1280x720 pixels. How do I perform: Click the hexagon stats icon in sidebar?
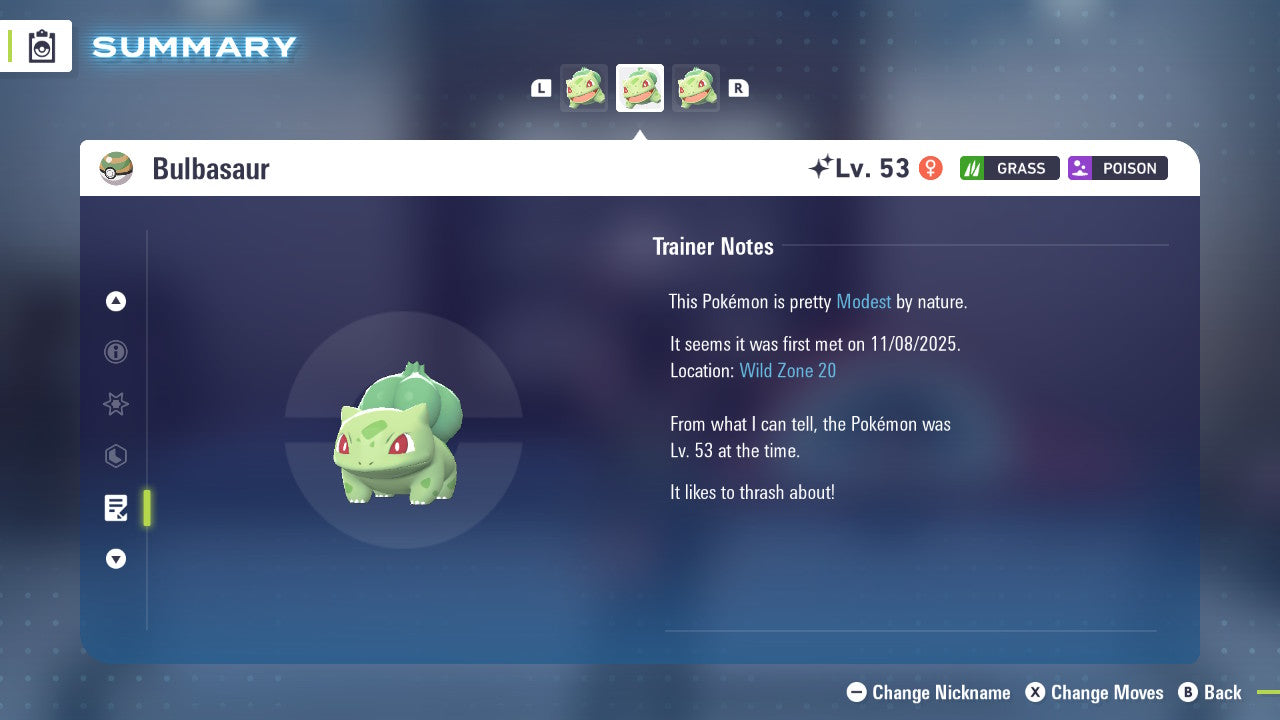(115, 456)
